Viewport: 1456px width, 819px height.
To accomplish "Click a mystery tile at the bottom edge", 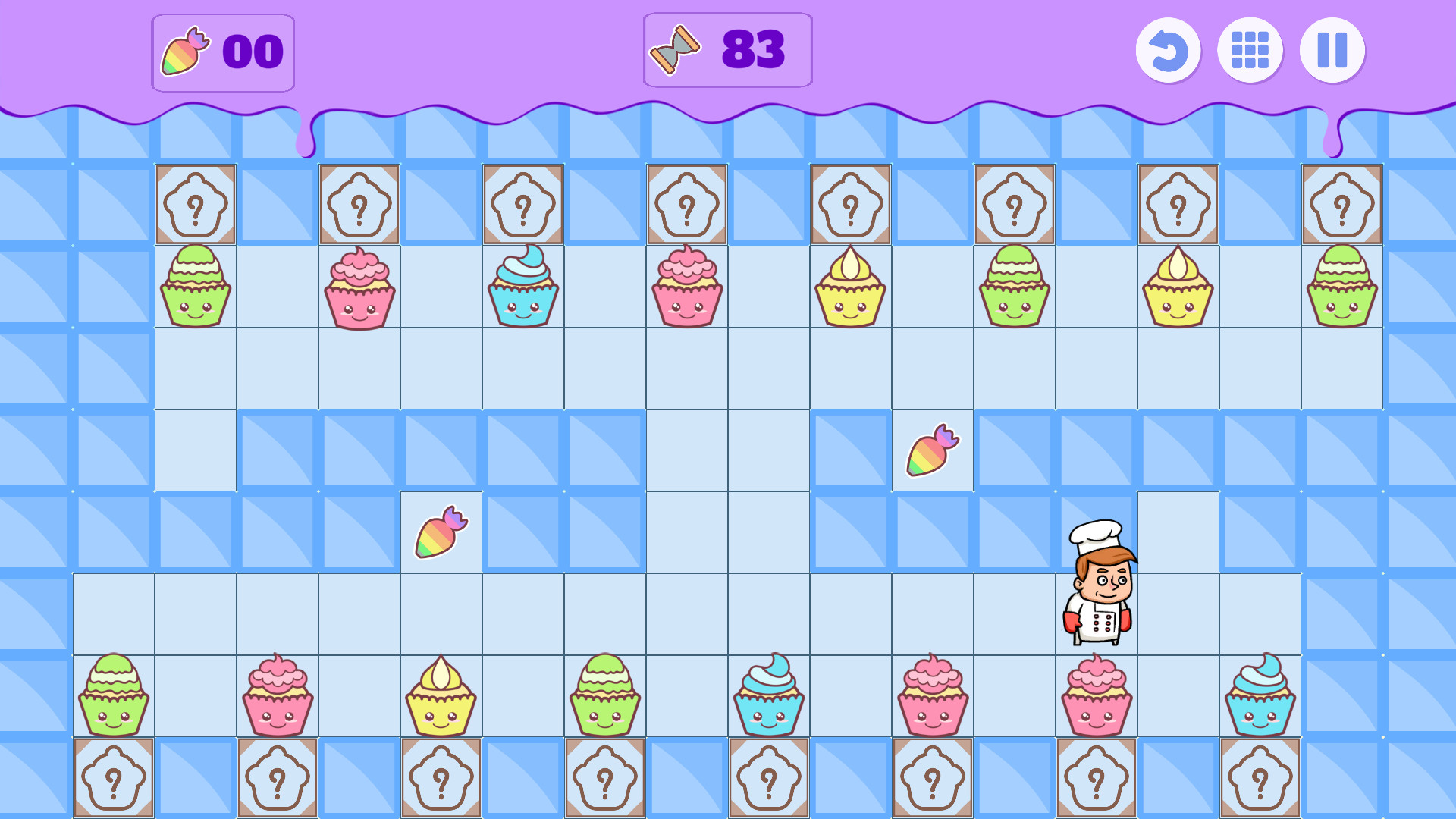I will pyautogui.click(x=114, y=778).
